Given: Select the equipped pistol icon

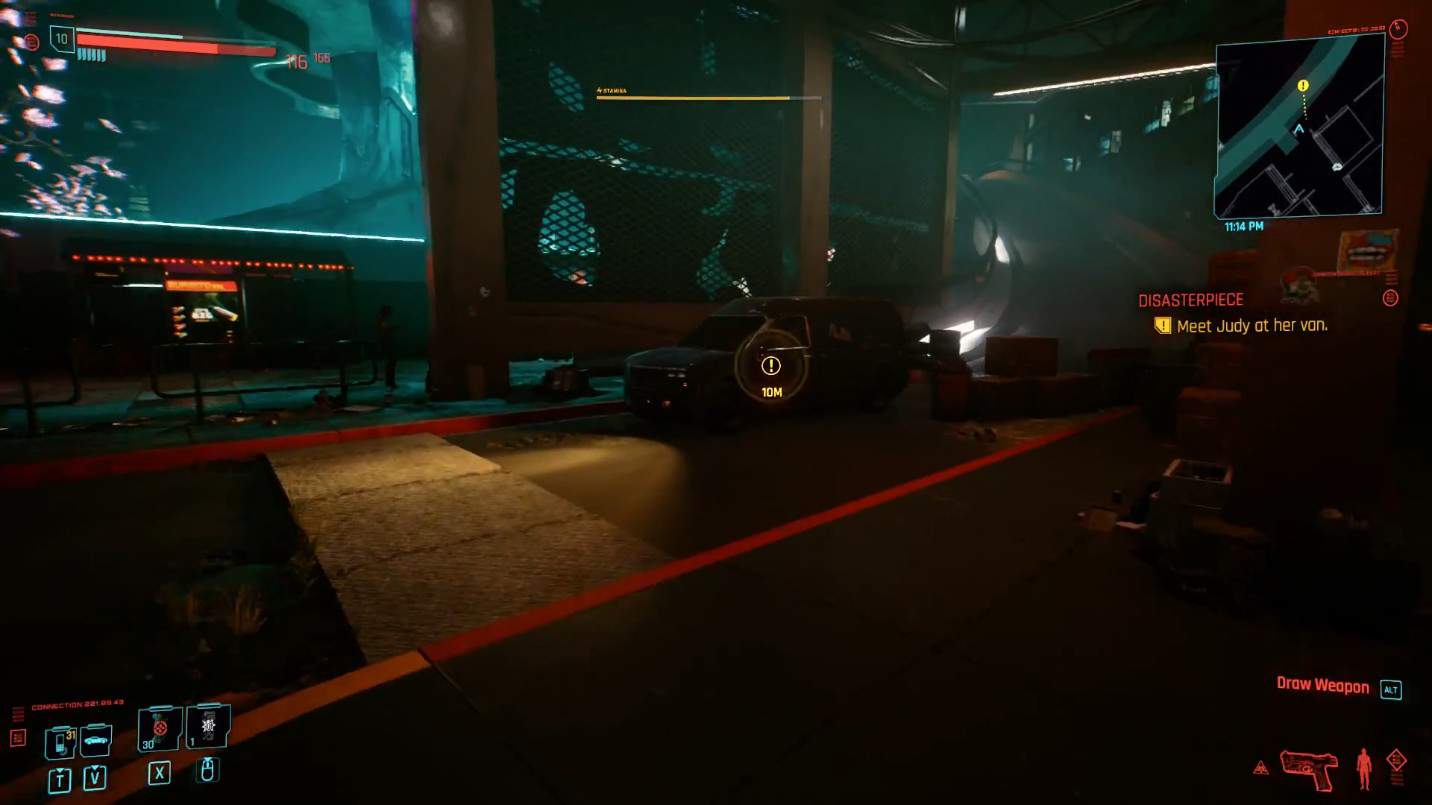Looking at the screenshot, I should 1310,768.
